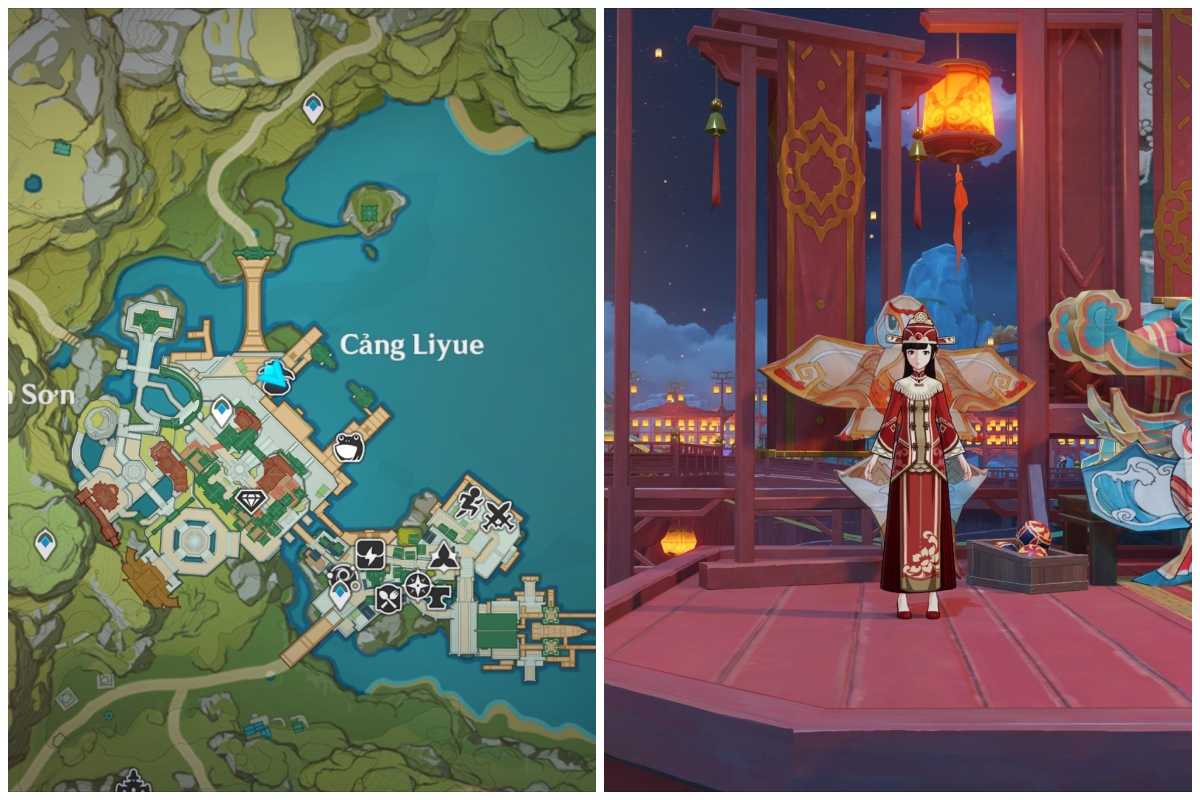1200x800 pixels.
Task: Select the three-pointed leaf map marker
Action: pyautogui.click(x=444, y=556)
